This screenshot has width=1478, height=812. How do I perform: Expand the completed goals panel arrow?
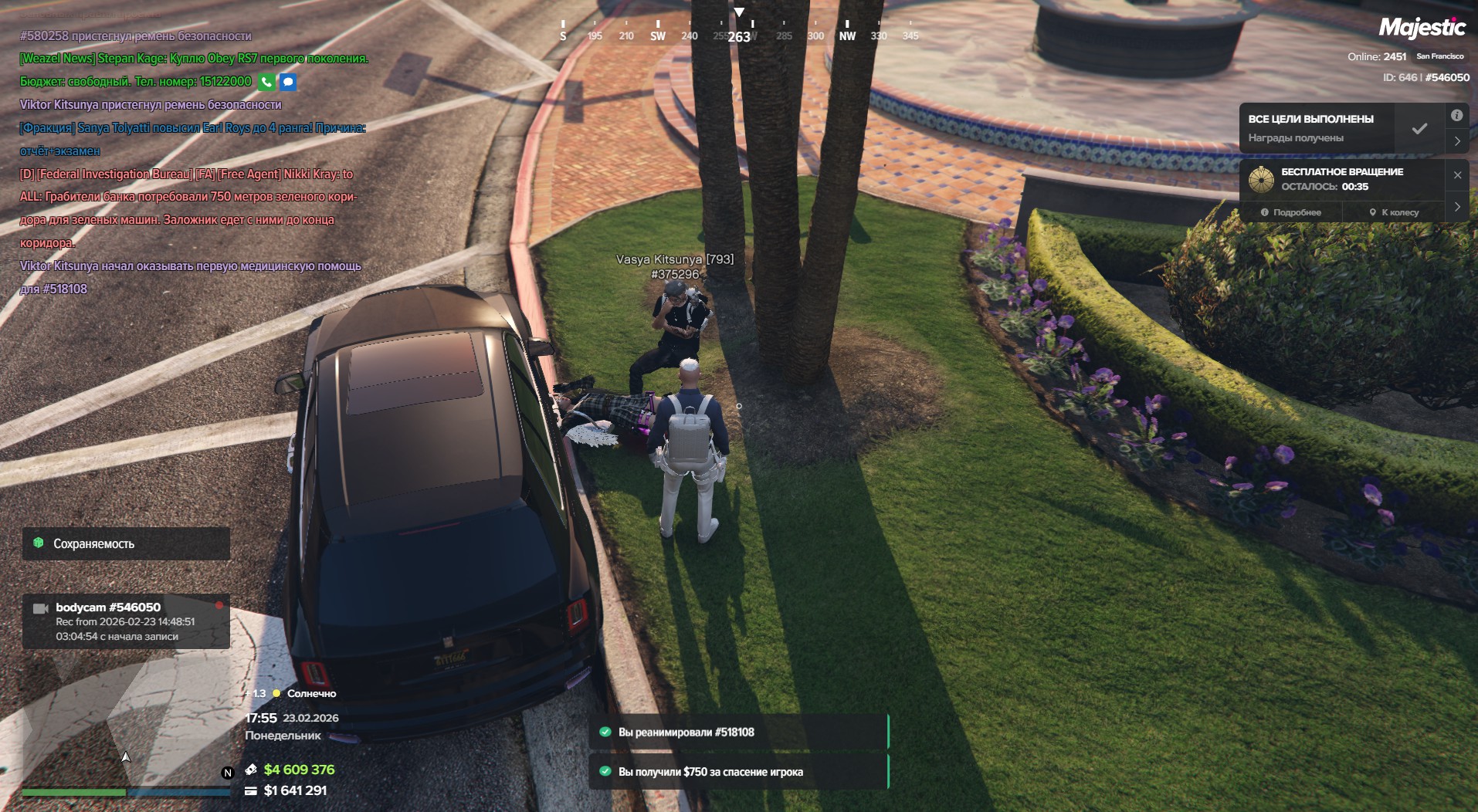[x=1456, y=141]
